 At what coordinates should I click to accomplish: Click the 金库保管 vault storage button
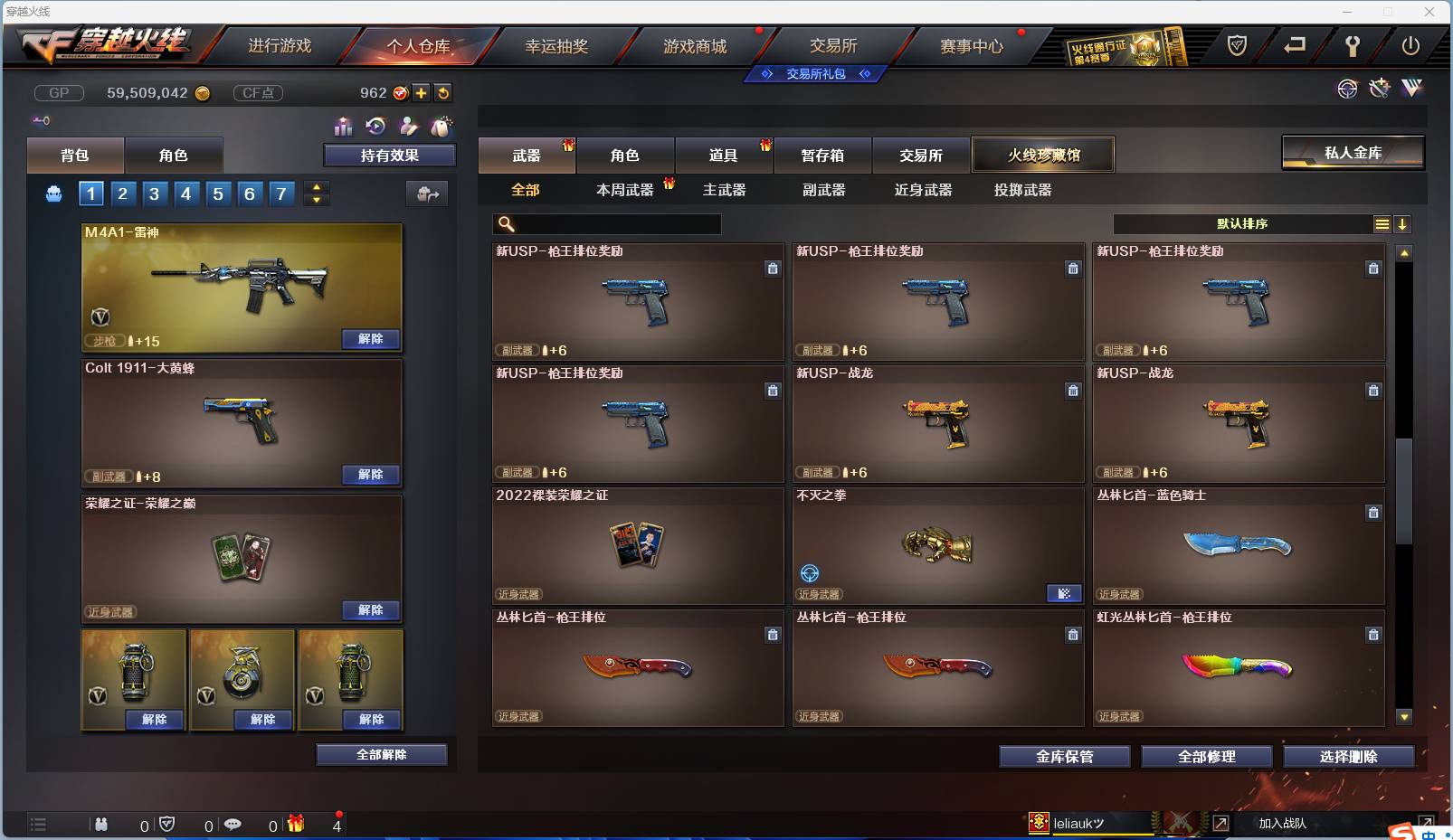[x=1064, y=757]
